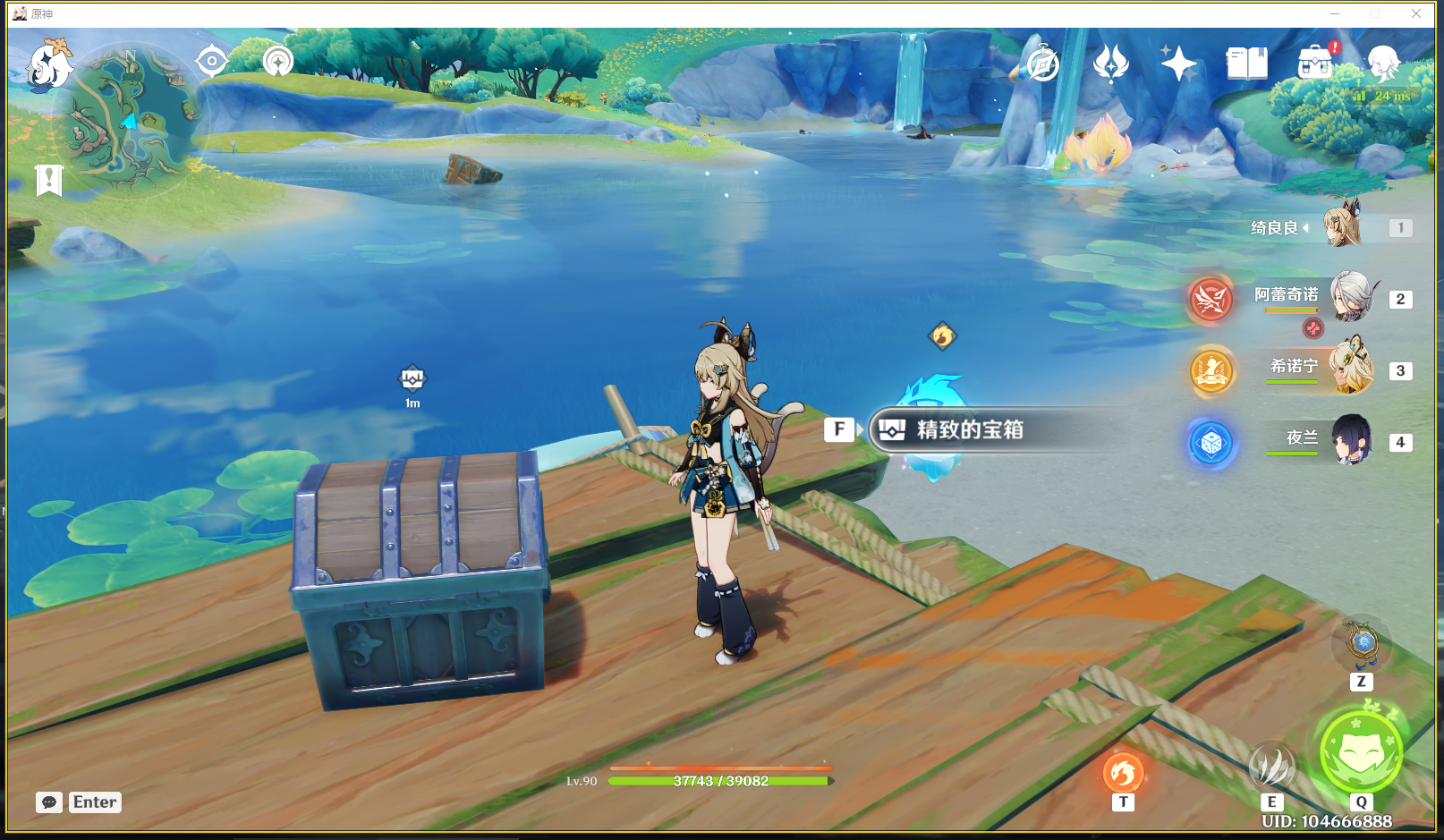Open the Paimon menu icon

48,64
